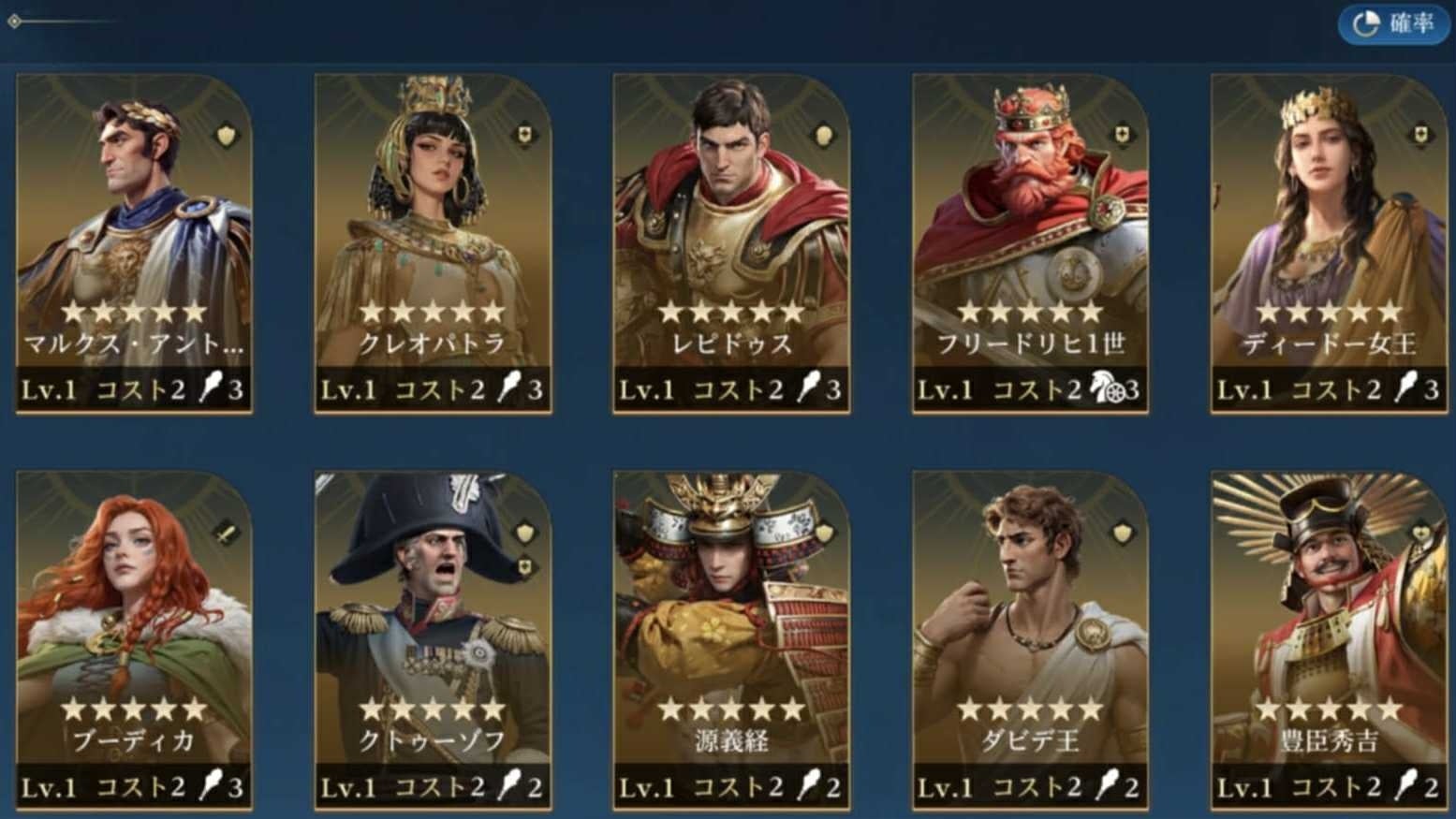Select the マルクス・アントニウス hero card
The width and height of the screenshot is (1456, 819).
[x=134, y=243]
